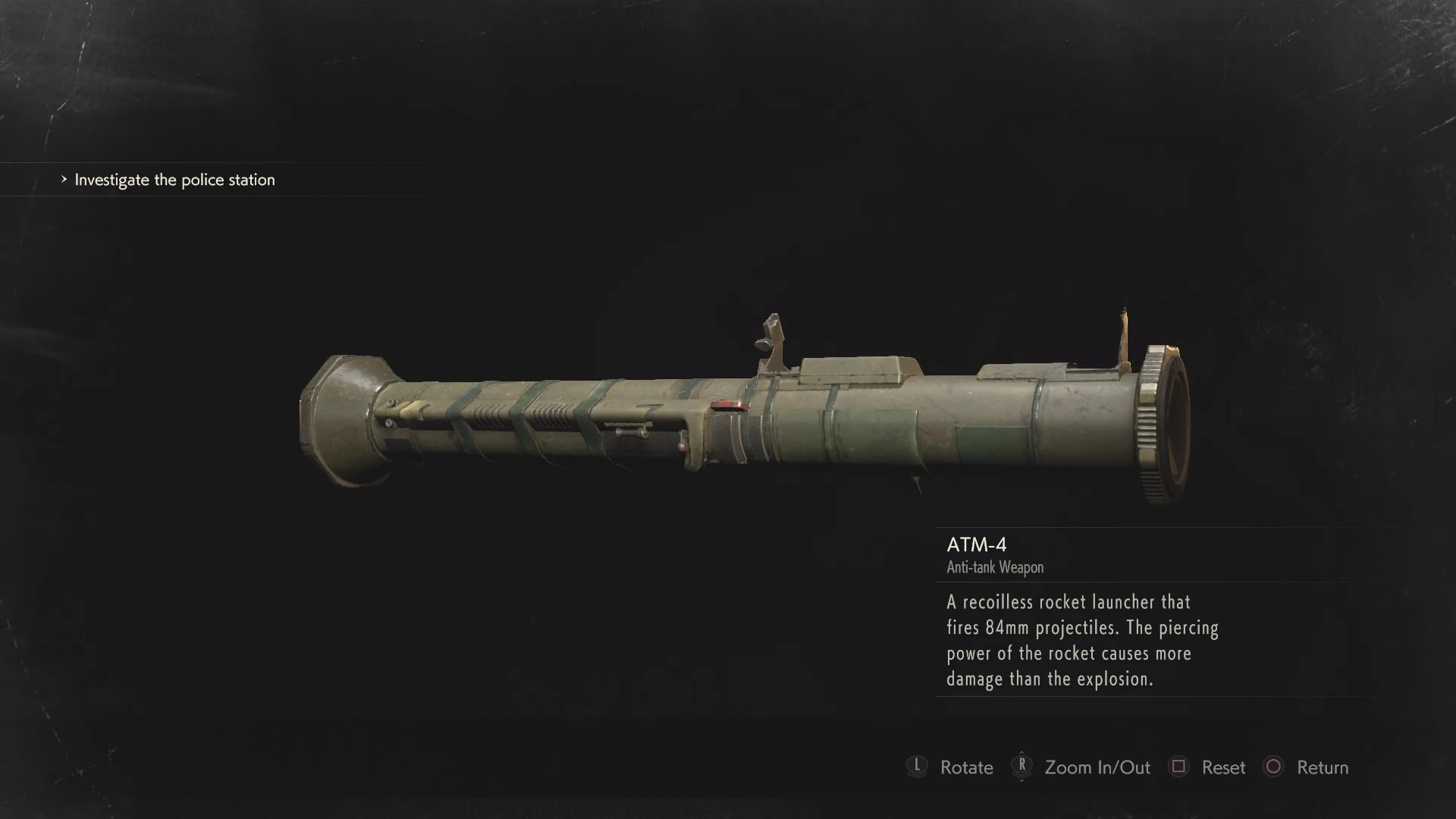
Task: Click the L stick Rotate icon
Action: [918, 767]
